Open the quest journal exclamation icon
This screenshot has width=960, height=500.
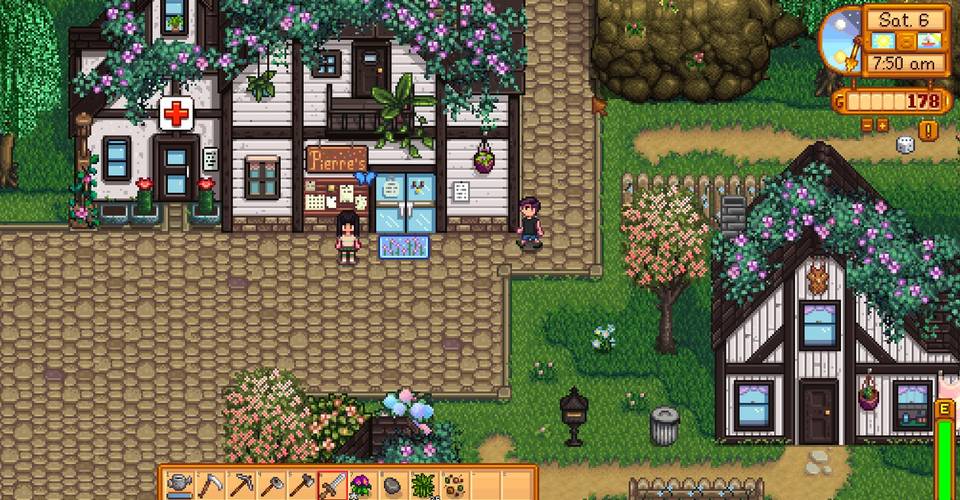tap(928, 130)
